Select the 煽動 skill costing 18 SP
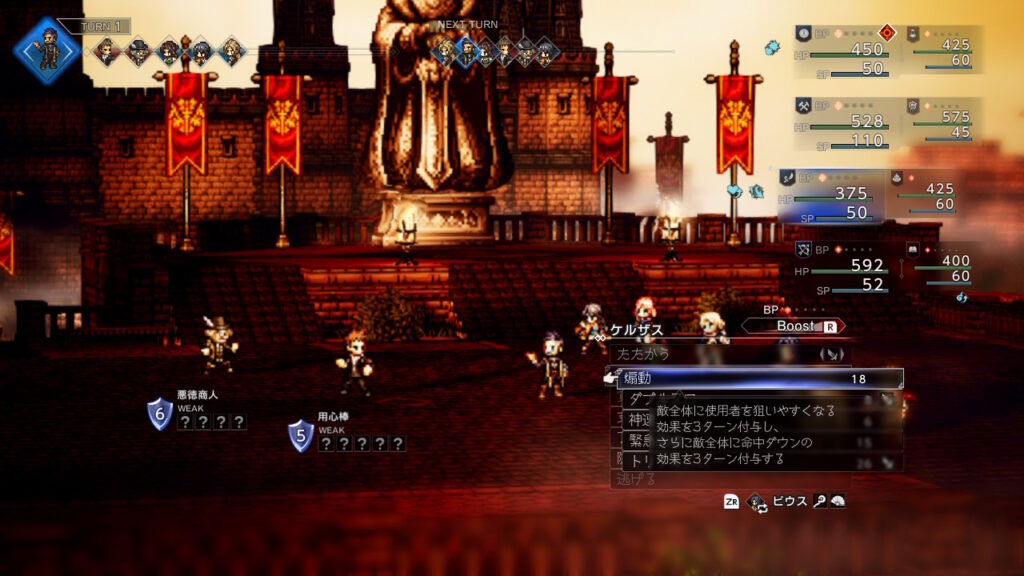This screenshot has width=1024, height=576. coord(752,379)
